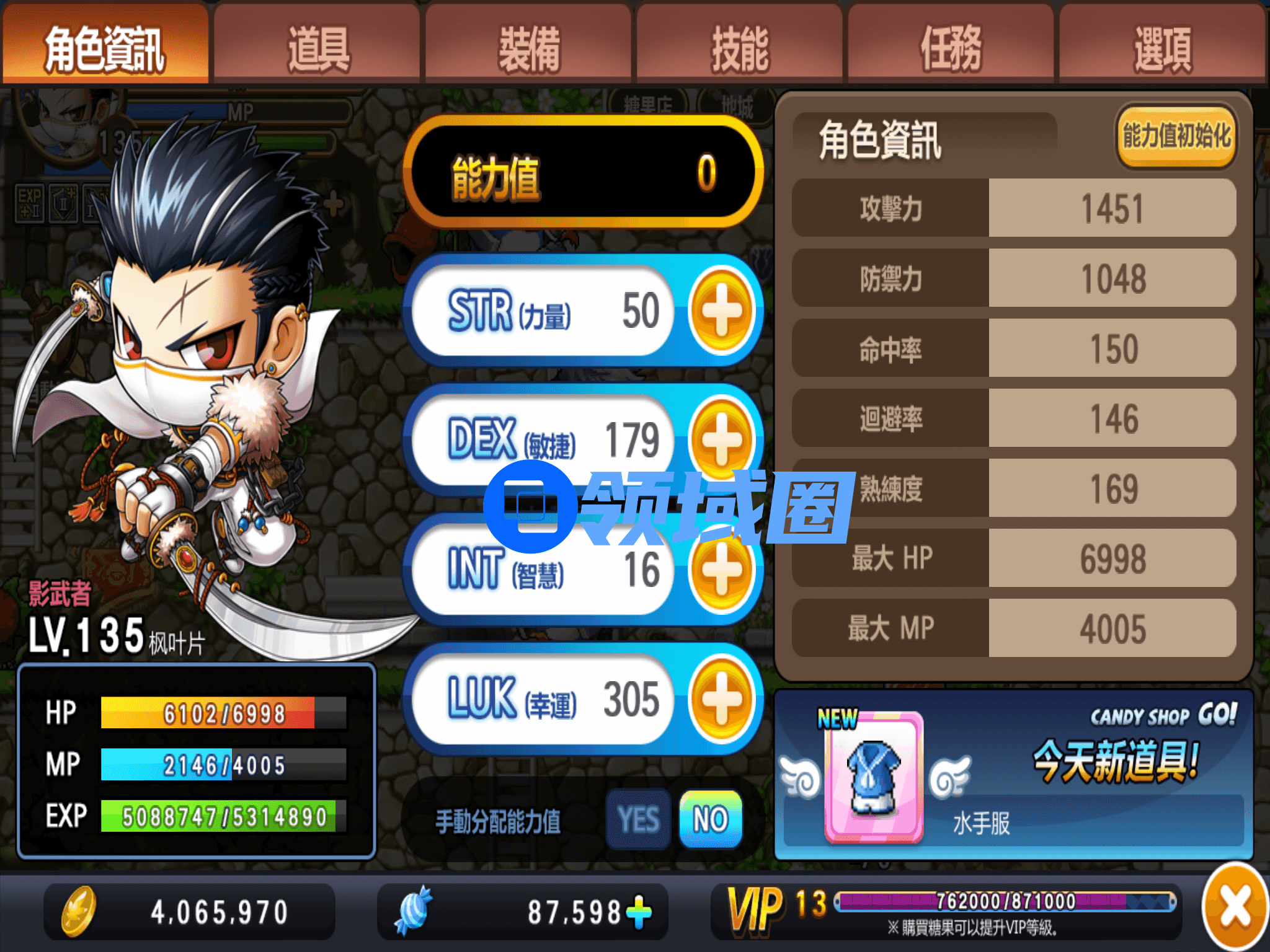Choose YES for manual stat allocation
The height and width of the screenshot is (952, 1270).
[638, 819]
